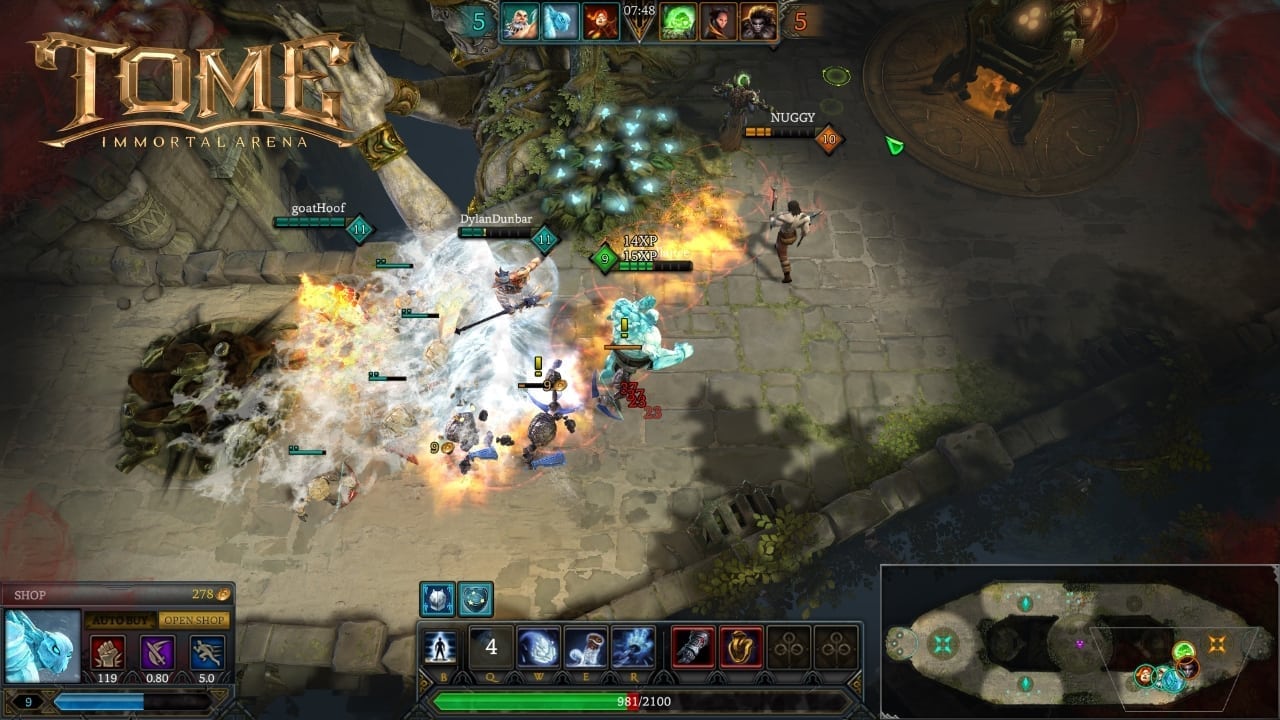
Task: Select the blue running figure movement speed icon
Action: [x=204, y=652]
